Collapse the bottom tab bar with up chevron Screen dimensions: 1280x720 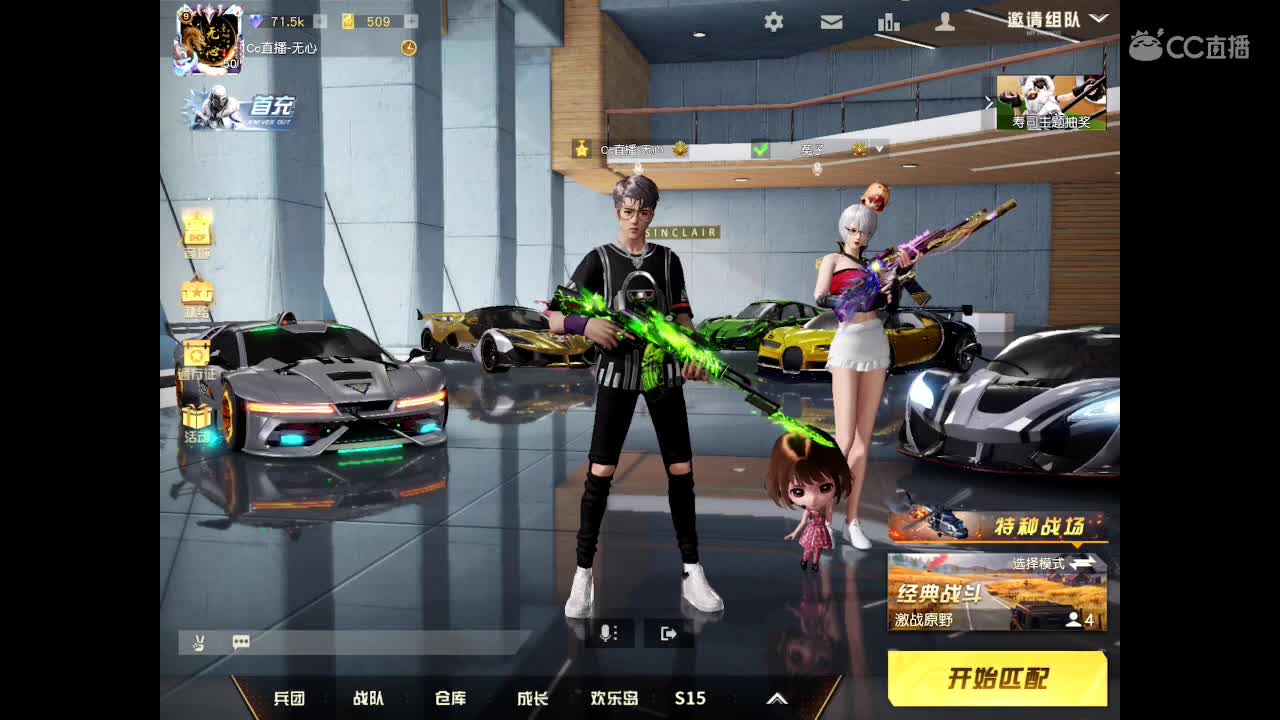[776, 698]
